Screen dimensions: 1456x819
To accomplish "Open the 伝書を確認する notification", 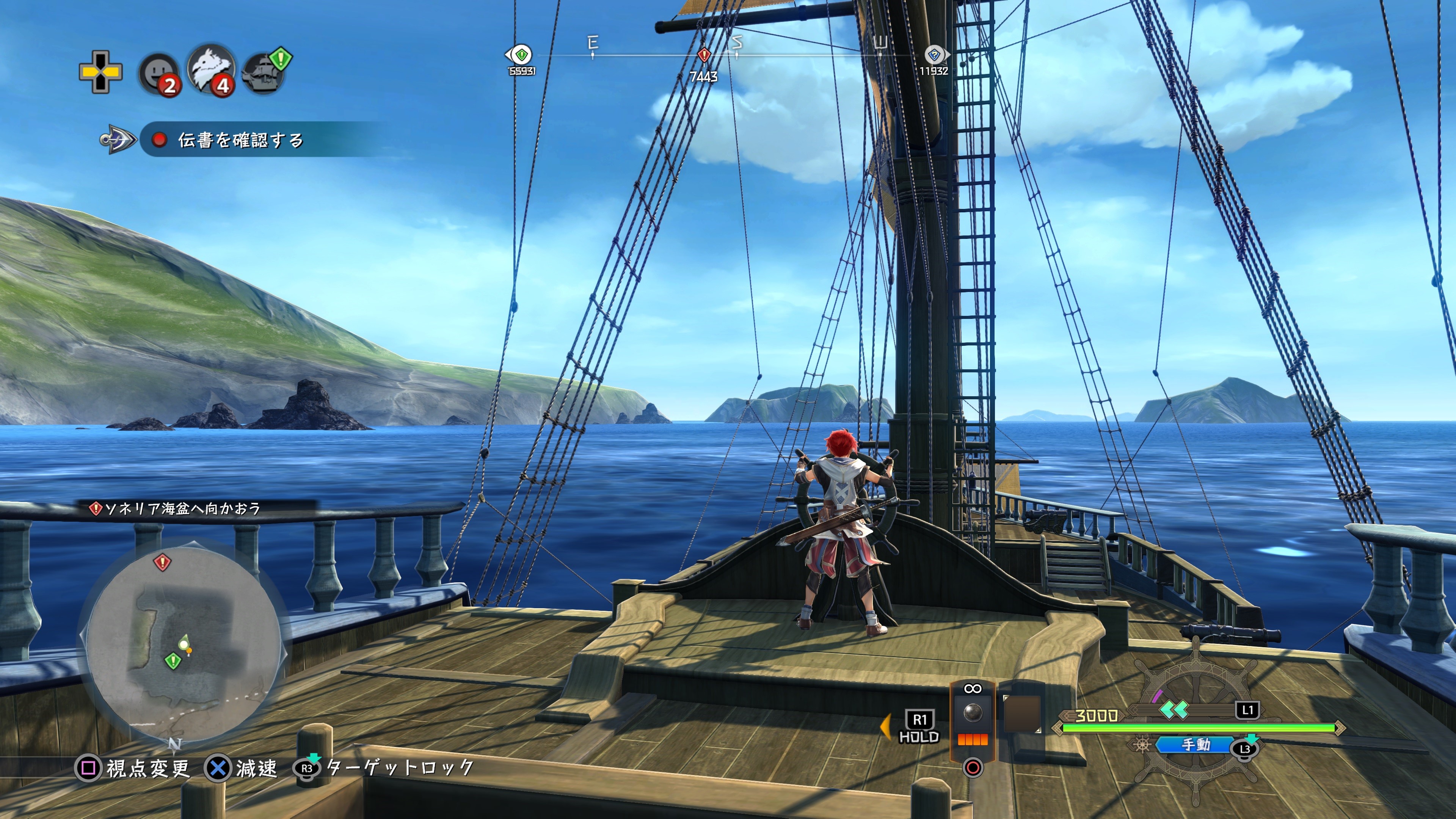I will click(240, 140).
